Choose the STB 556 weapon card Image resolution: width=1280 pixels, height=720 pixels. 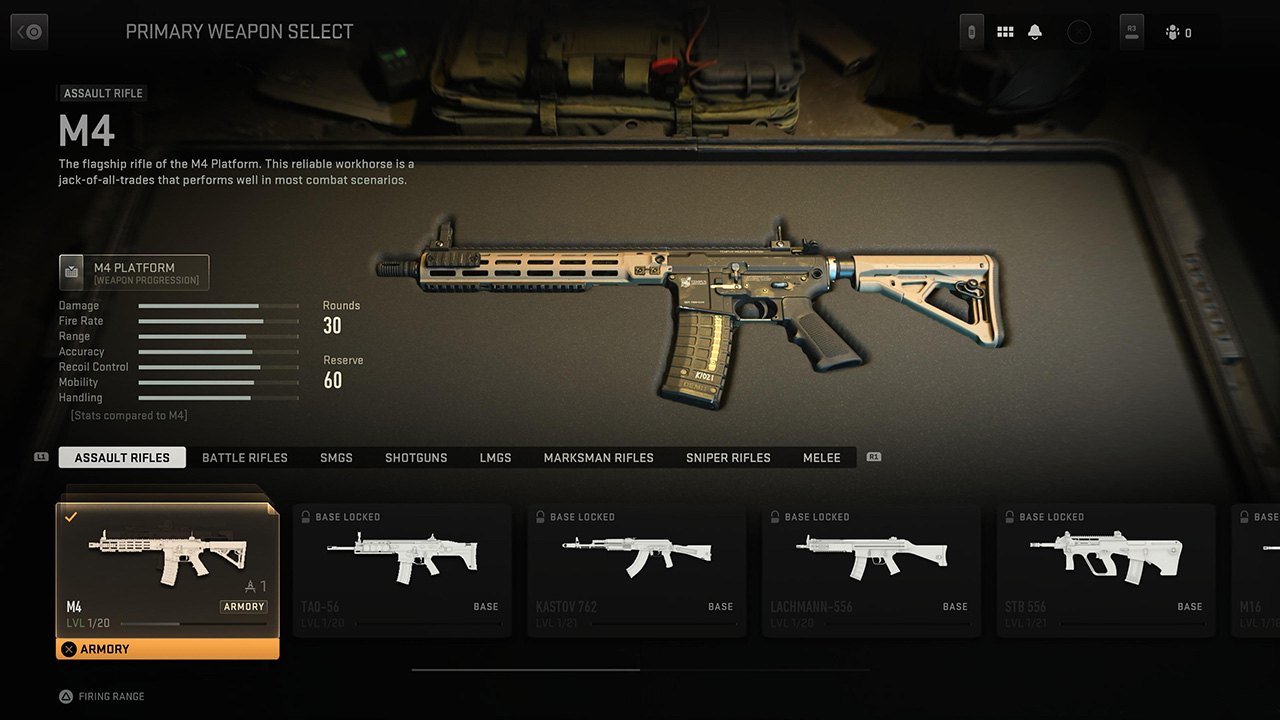(x=1106, y=570)
